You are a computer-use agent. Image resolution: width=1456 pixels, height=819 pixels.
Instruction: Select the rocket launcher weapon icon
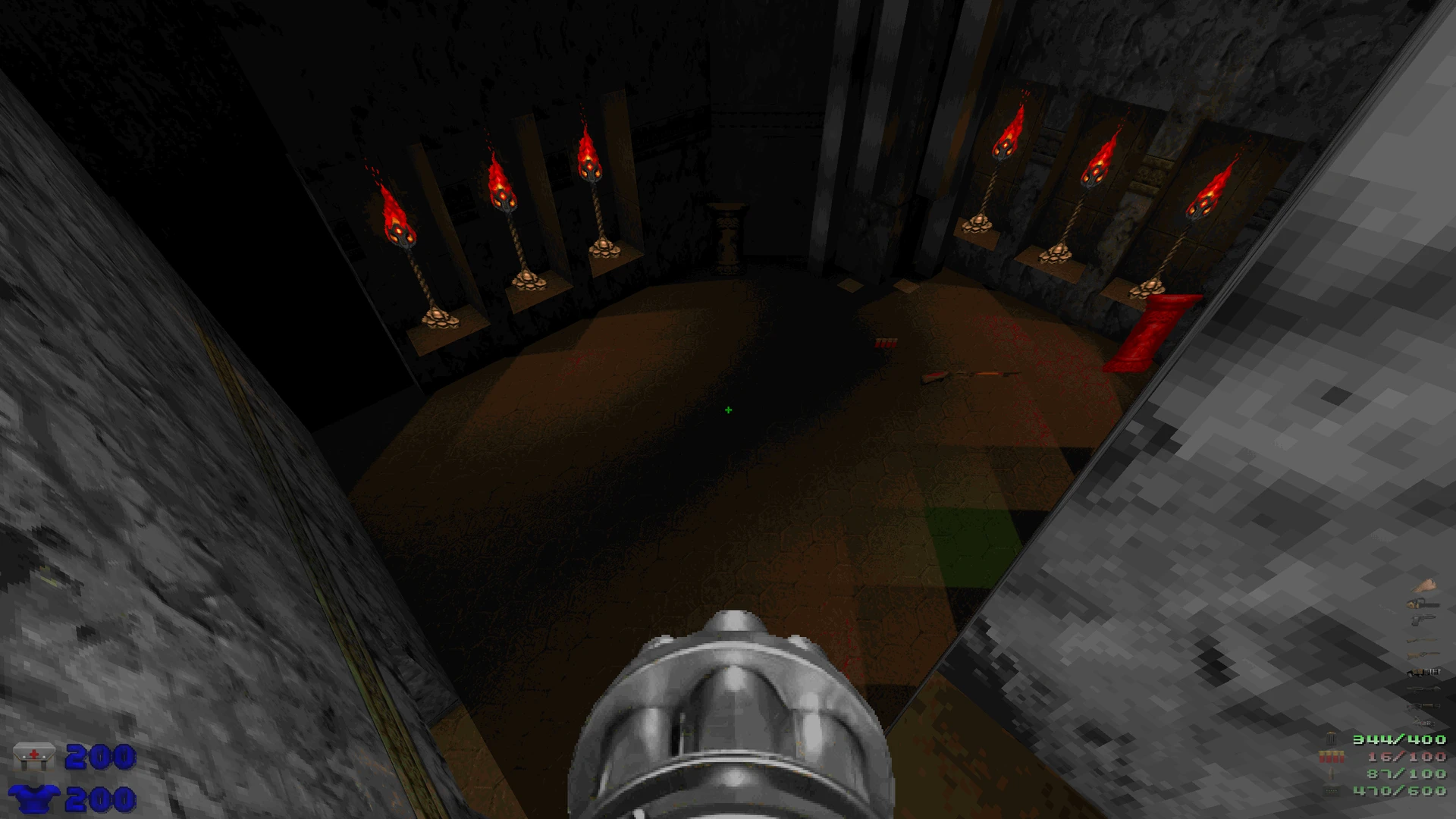(1423, 689)
